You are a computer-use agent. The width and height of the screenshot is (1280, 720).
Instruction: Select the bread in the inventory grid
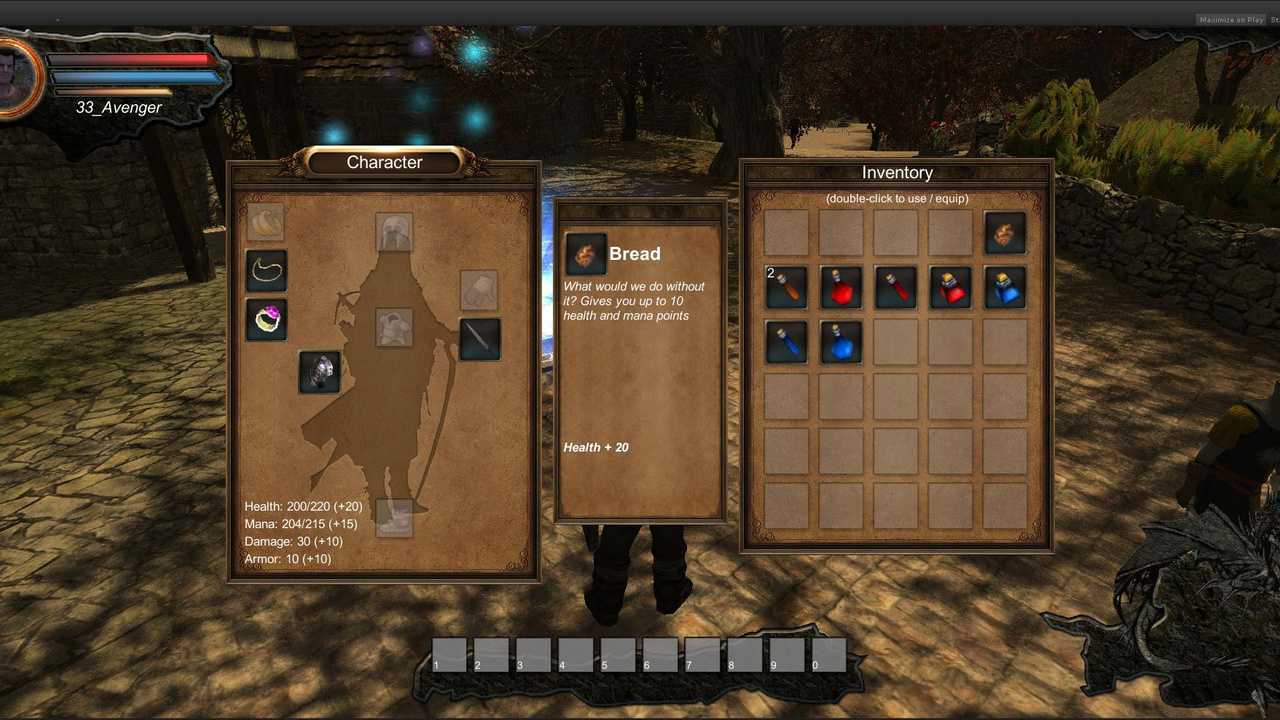pyautogui.click(x=1005, y=233)
